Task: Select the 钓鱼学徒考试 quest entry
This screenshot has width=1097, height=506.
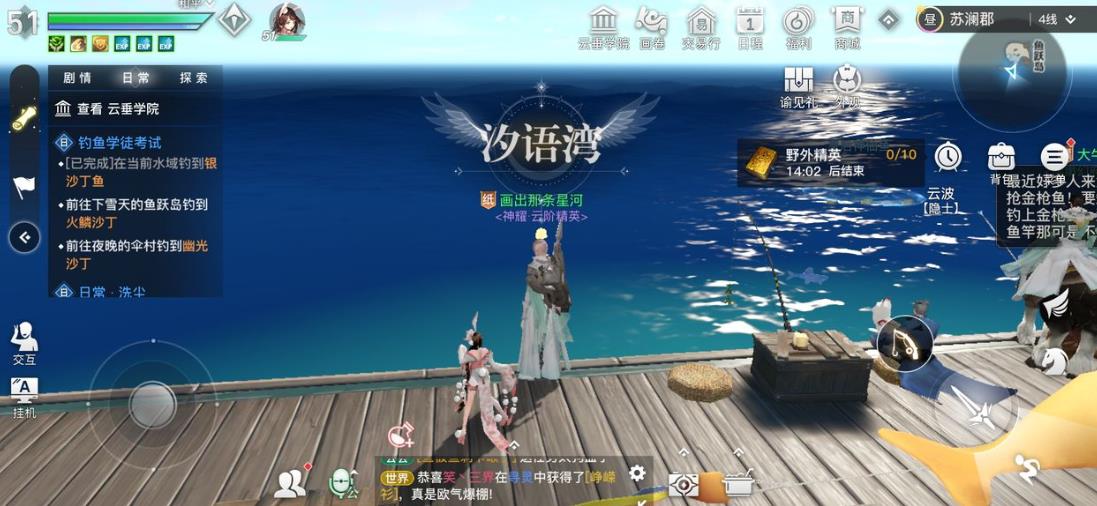Action: [x=120, y=143]
